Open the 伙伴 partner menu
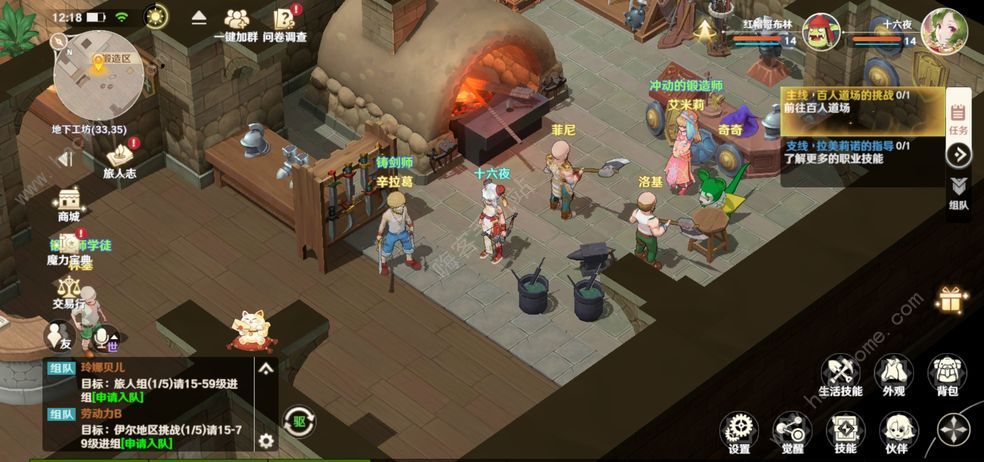The height and width of the screenshot is (462, 984). click(895, 434)
